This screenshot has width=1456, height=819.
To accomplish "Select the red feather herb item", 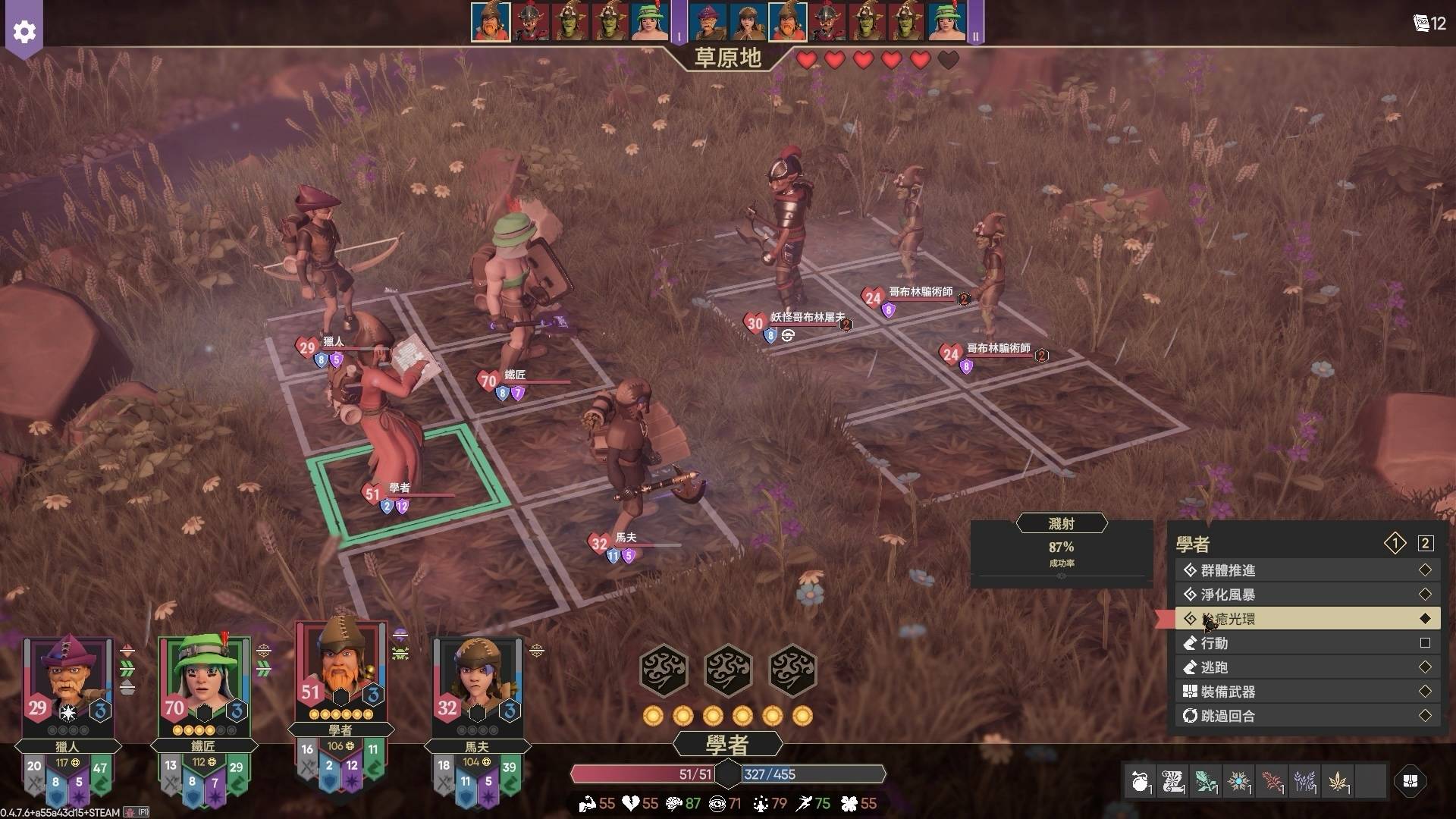I will [1272, 781].
